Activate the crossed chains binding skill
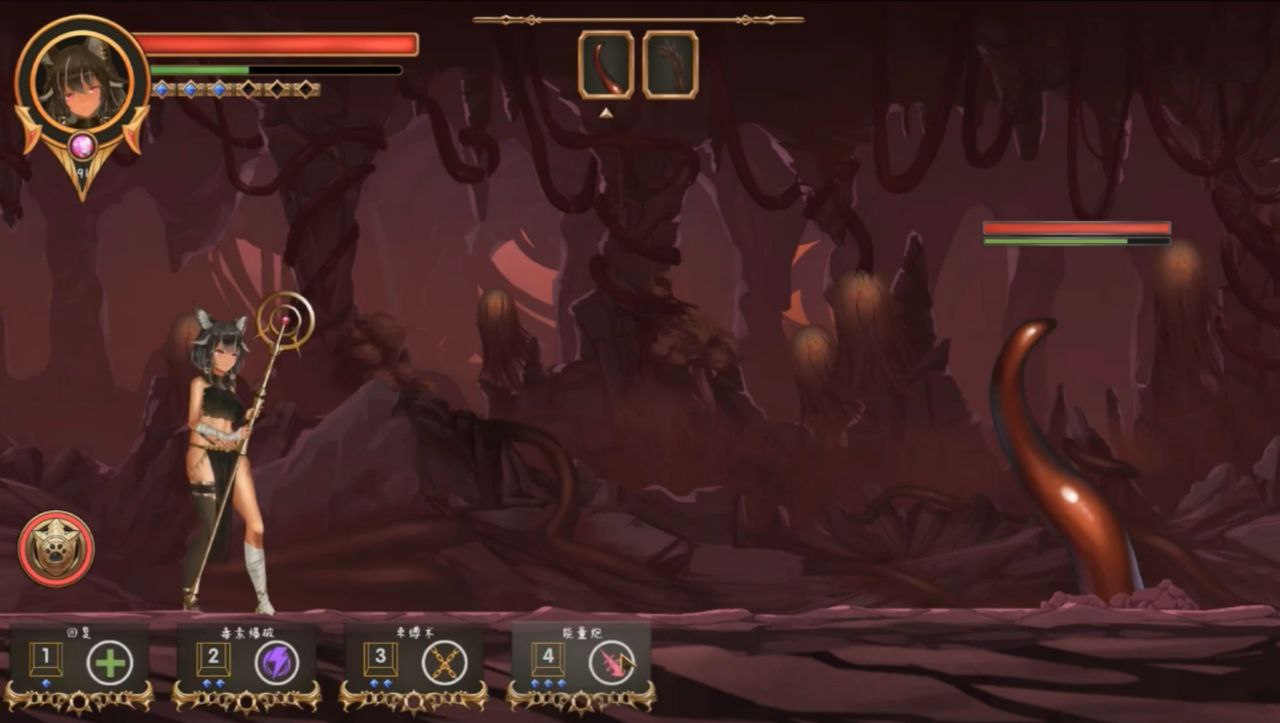 (x=444, y=662)
